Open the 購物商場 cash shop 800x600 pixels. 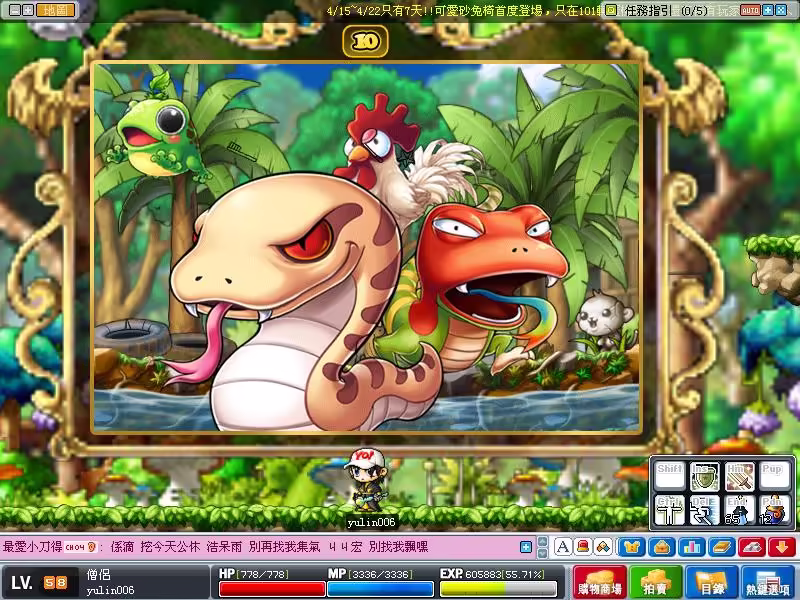599,582
